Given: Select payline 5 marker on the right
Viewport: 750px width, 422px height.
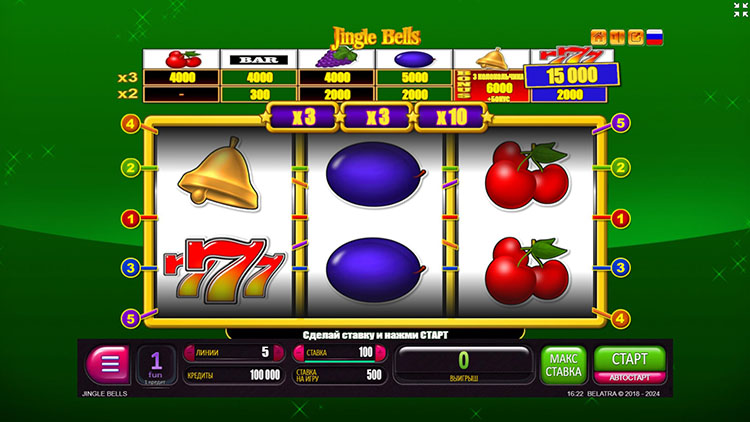Looking at the screenshot, I should [x=620, y=124].
